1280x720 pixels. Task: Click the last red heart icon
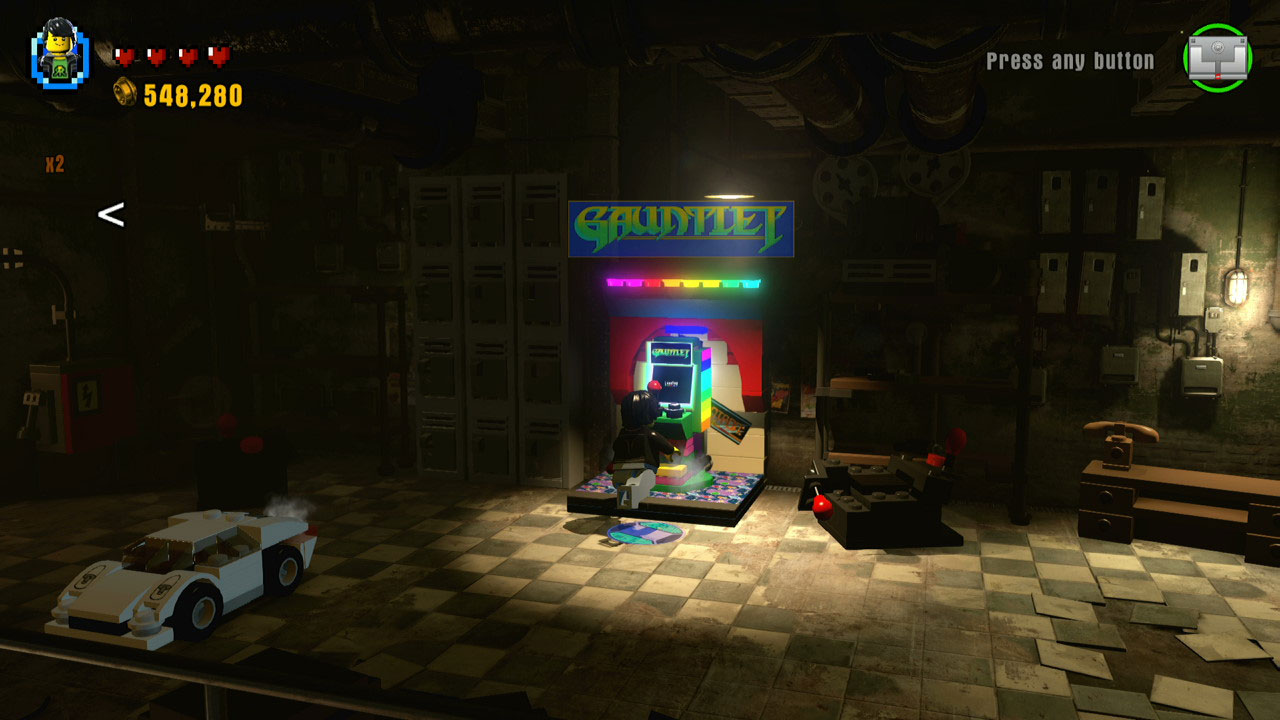(x=218, y=57)
